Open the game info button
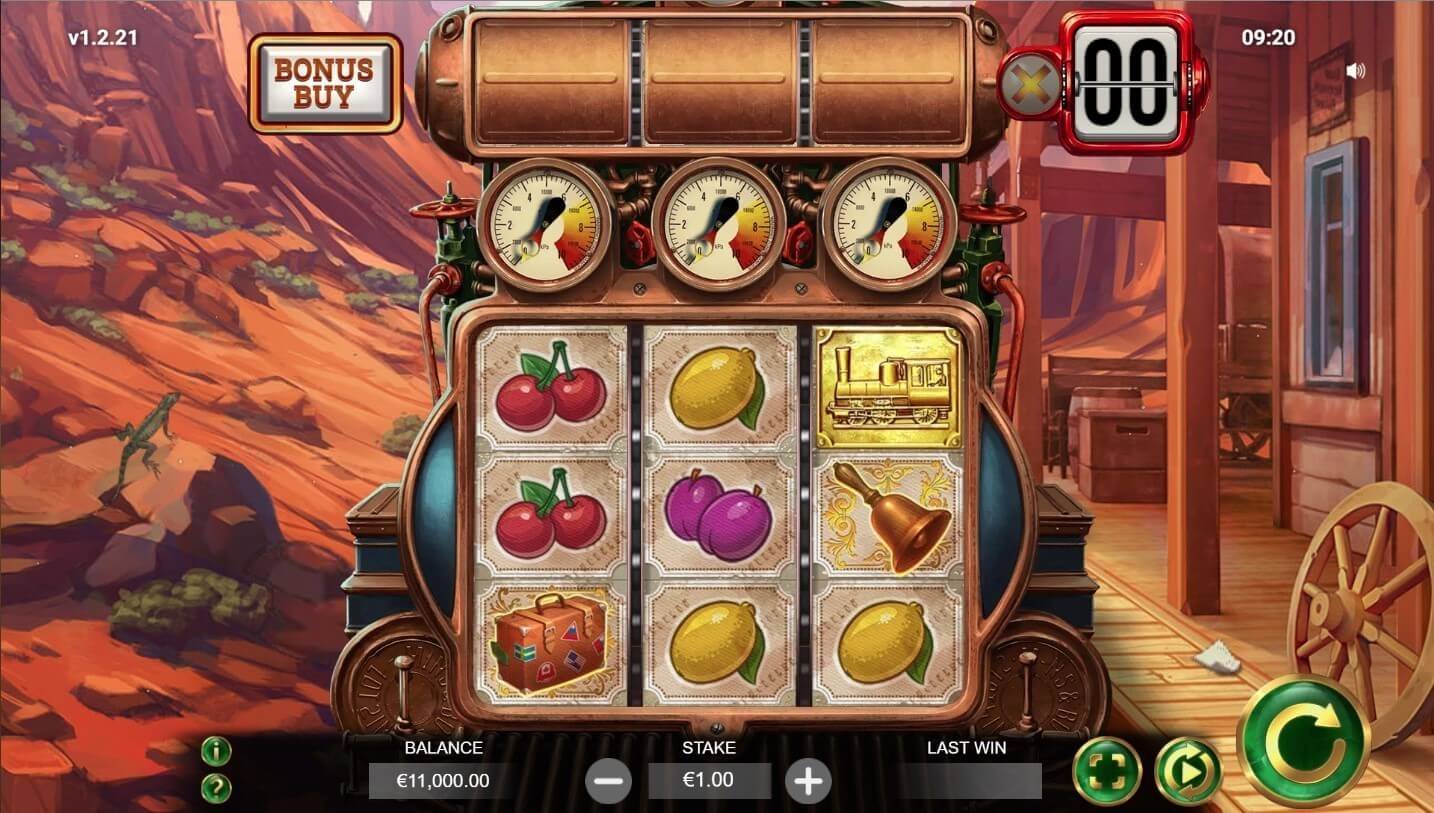Image resolution: width=1434 pixels, height=813 pixels. point(216,751)
